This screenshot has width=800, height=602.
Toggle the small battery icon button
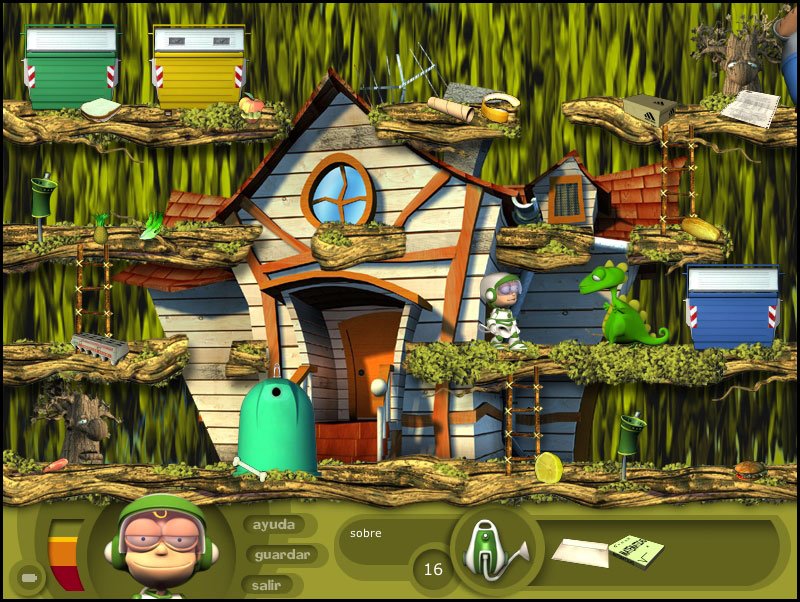27,577
